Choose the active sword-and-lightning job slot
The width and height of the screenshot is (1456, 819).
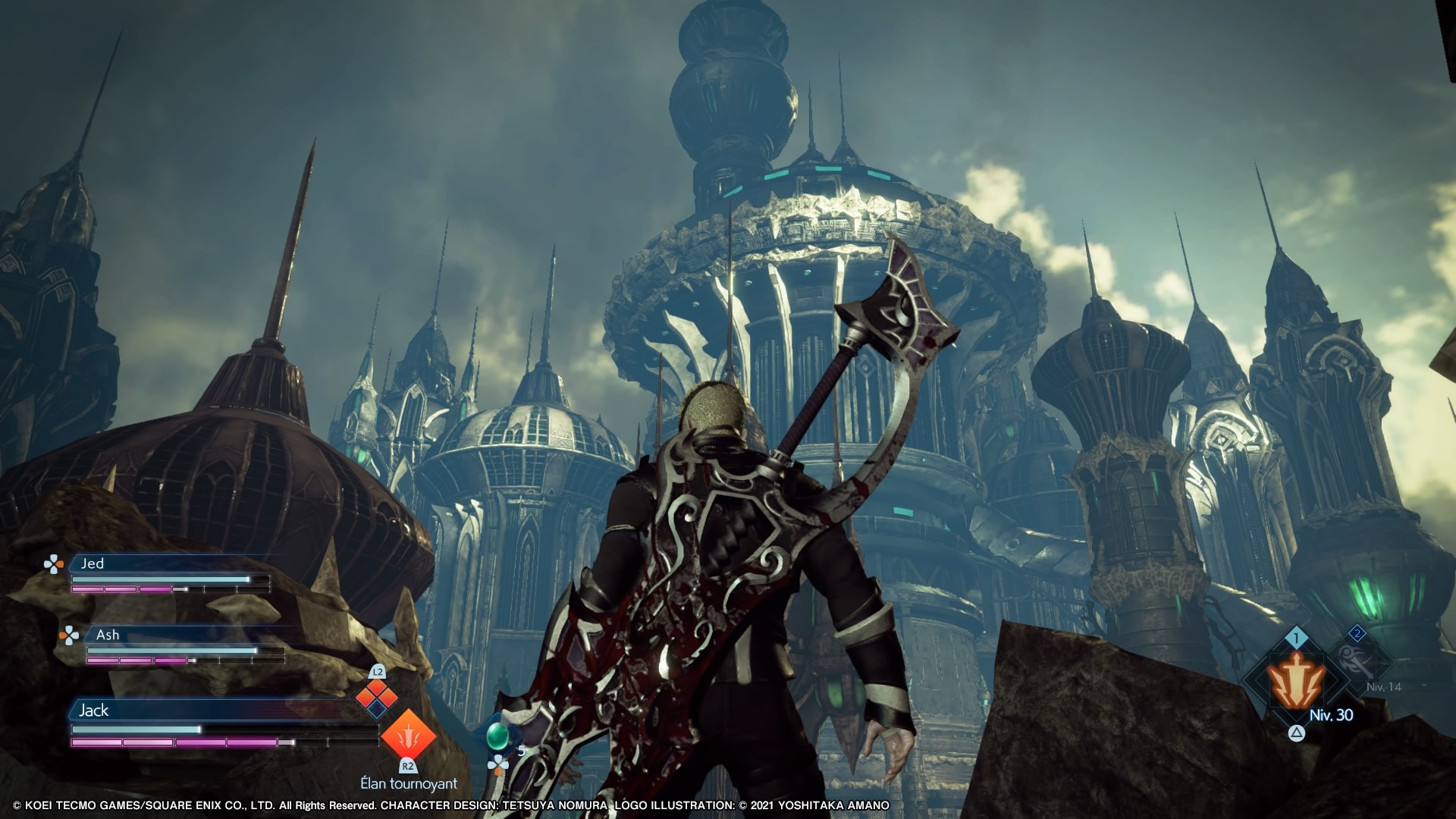[x=1296, y=680]
